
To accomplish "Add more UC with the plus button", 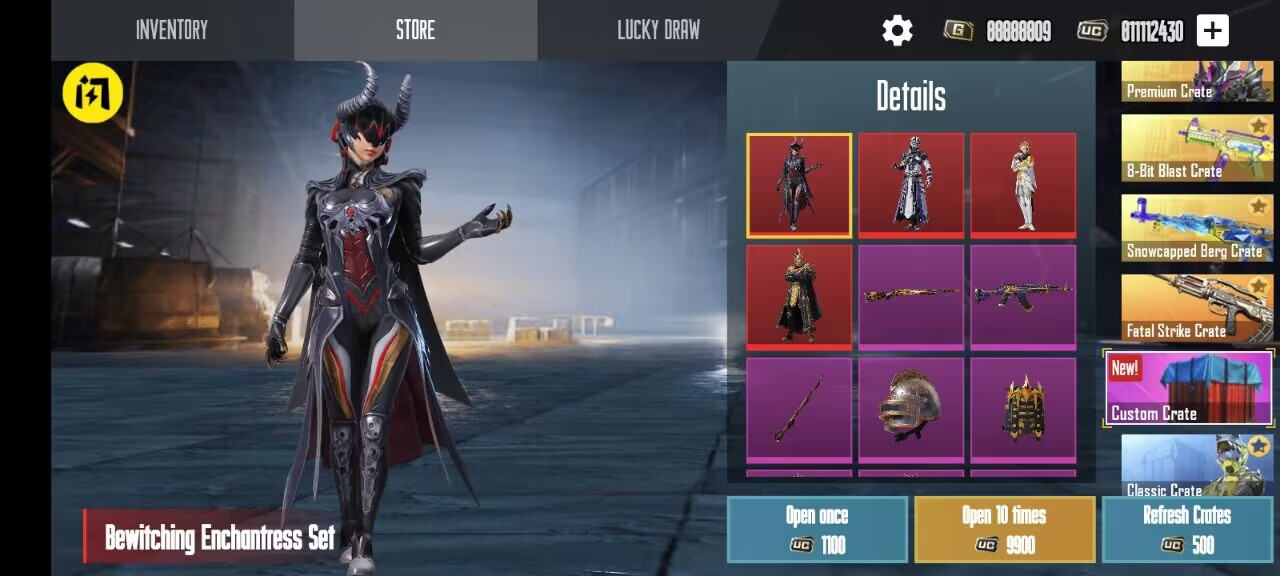I will click(x=1212, y=31).
